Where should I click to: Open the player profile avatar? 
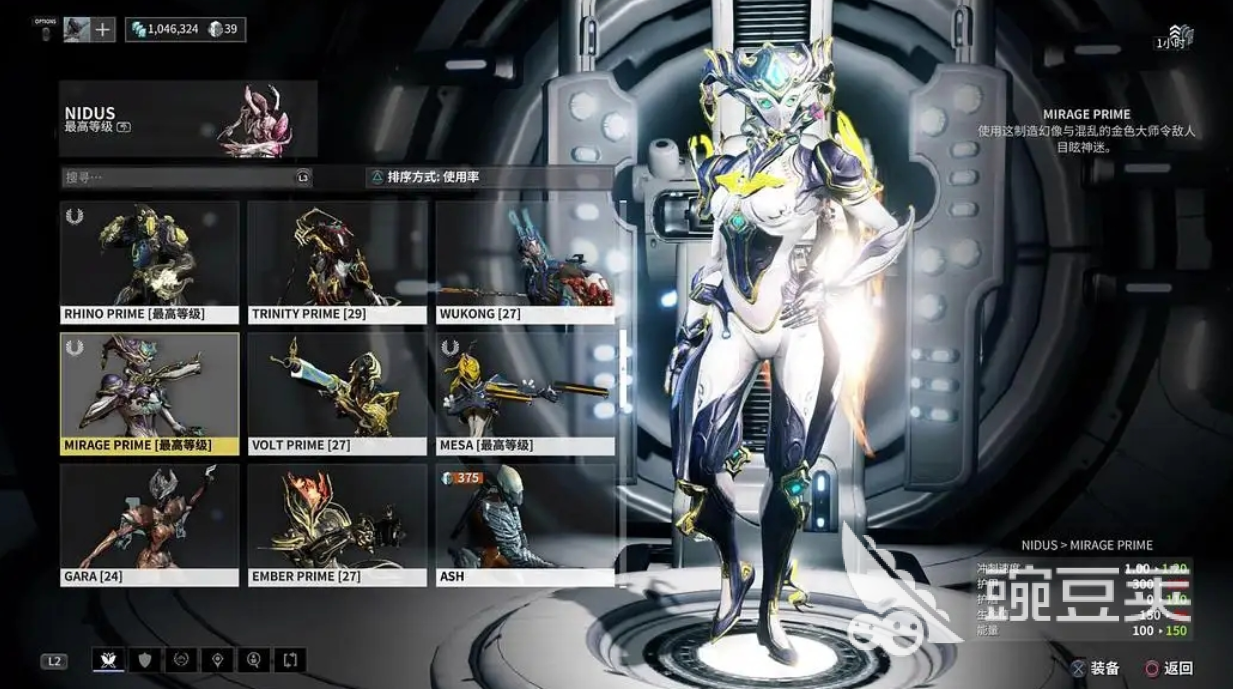76,30
